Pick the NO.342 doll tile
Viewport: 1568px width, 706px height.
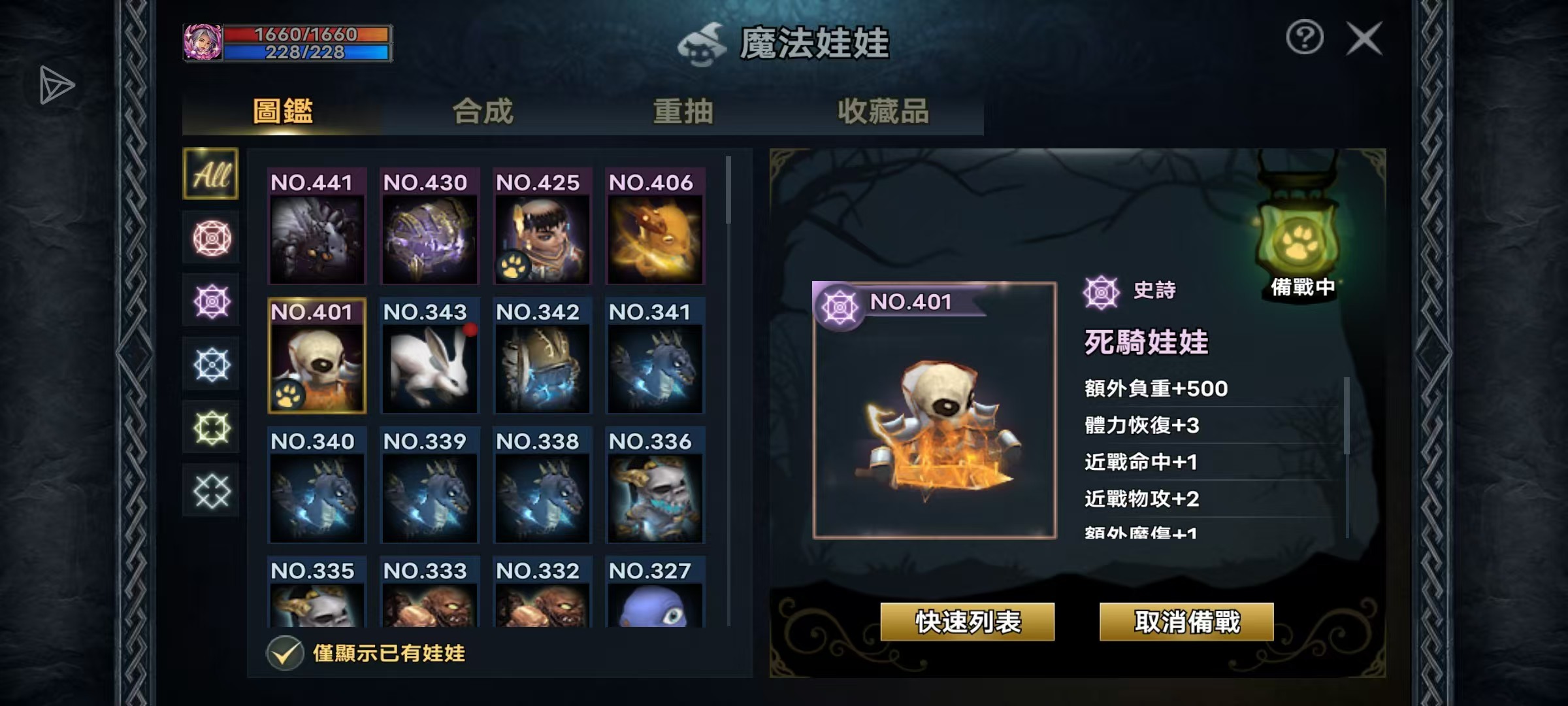[x=542, y=356]
